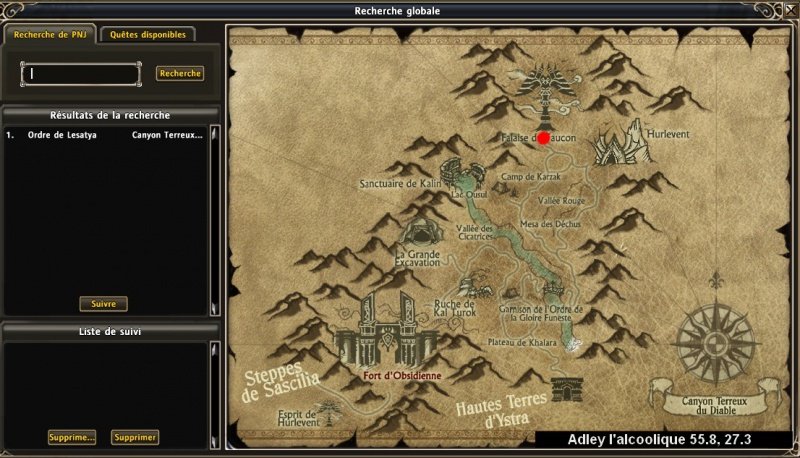Select the Ordre de Lesatya search result
Image resolution: width=800 pixels, height=458 pixels.
[105, 135]
